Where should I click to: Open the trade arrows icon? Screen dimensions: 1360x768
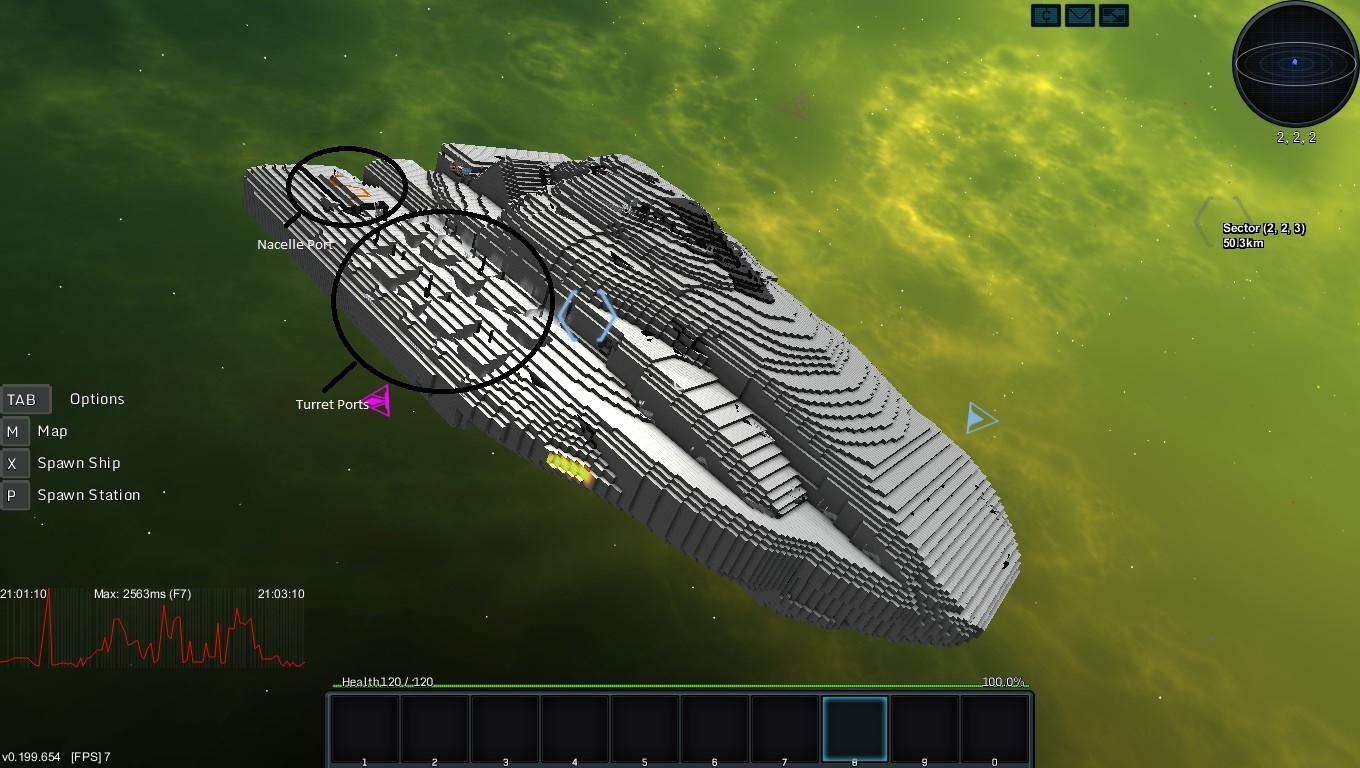tap(1113, 16)
